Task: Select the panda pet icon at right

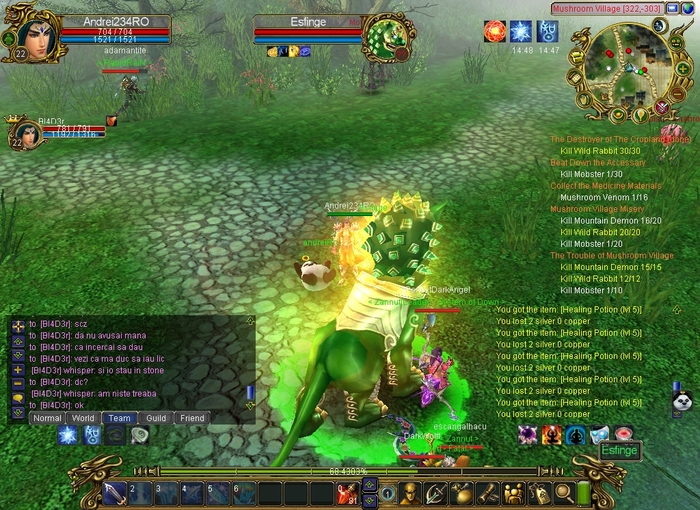Action: click(x=681, y=401)
